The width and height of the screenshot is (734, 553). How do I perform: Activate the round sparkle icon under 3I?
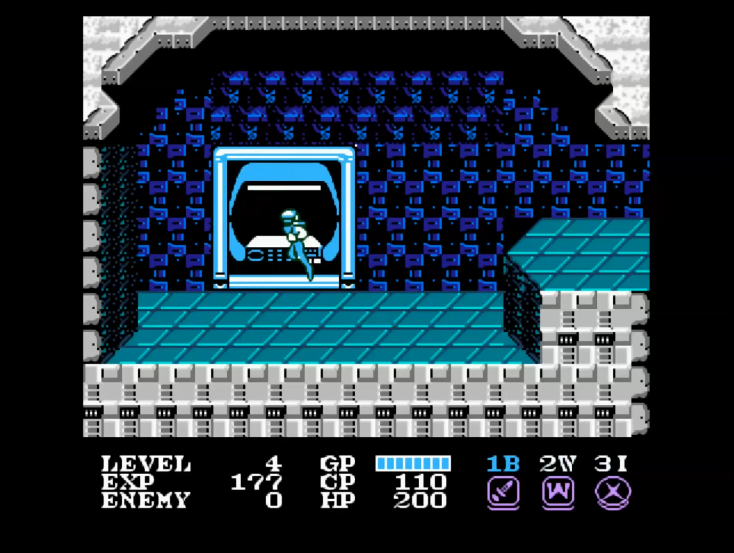tap(612, 492)
